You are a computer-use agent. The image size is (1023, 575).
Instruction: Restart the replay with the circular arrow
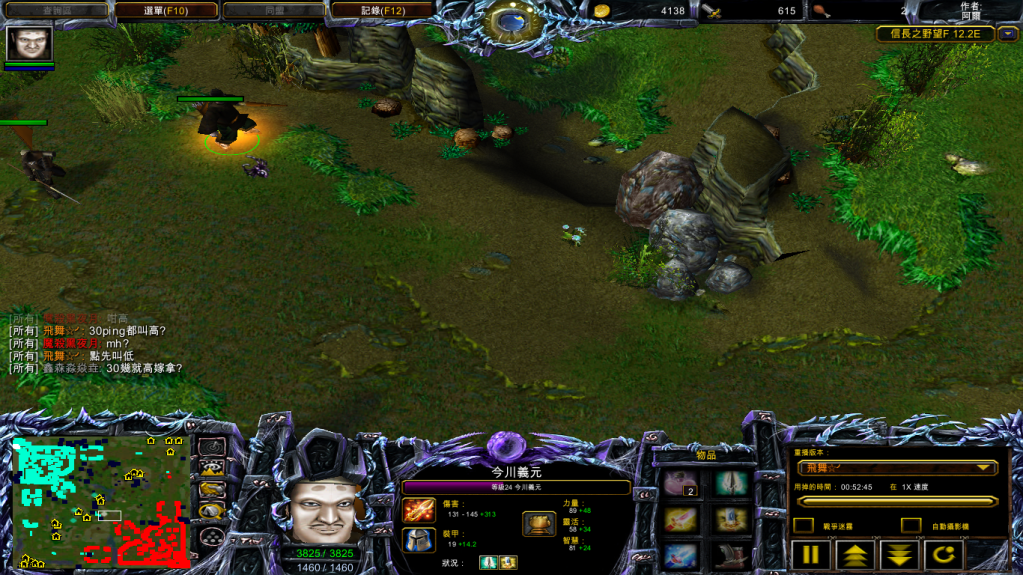point(945,554)
